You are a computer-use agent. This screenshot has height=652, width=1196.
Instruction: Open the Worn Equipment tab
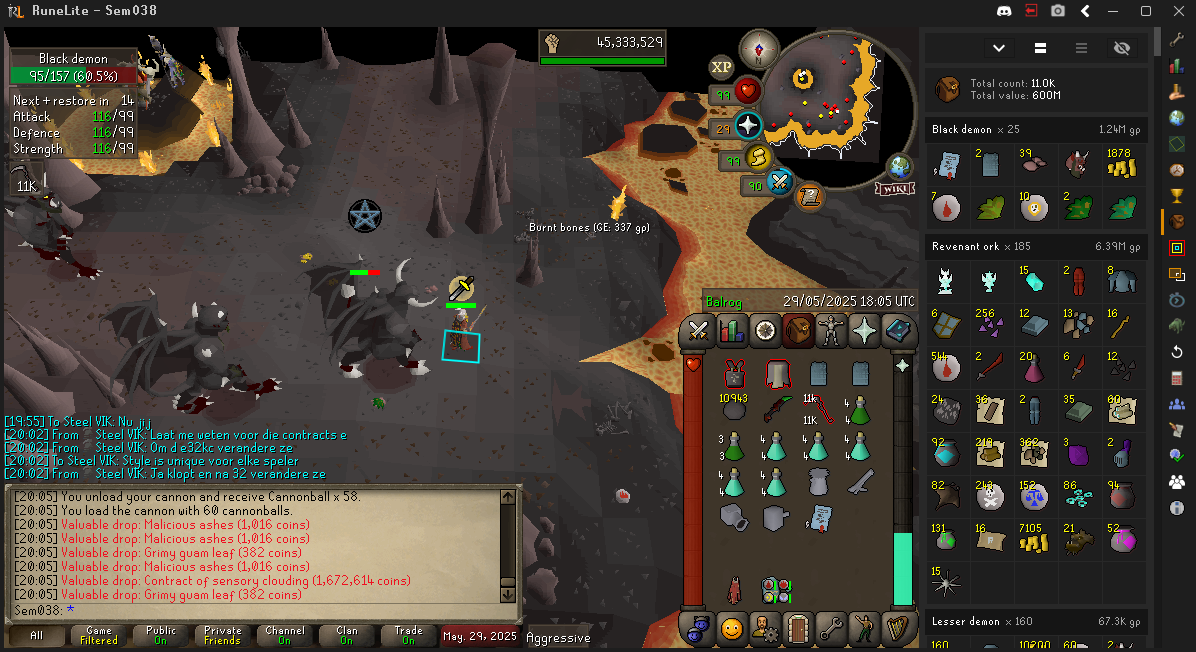[x=830, y=329]
